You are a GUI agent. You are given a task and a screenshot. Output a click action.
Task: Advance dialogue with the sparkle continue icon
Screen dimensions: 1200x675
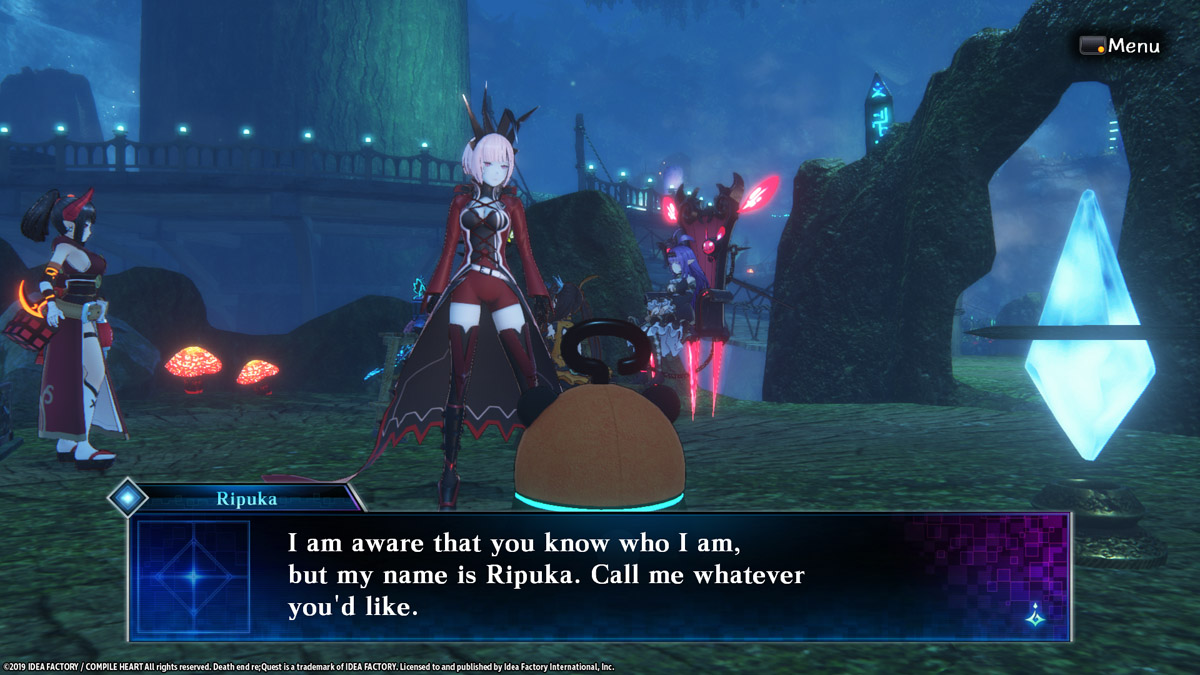pos(1035,617)
